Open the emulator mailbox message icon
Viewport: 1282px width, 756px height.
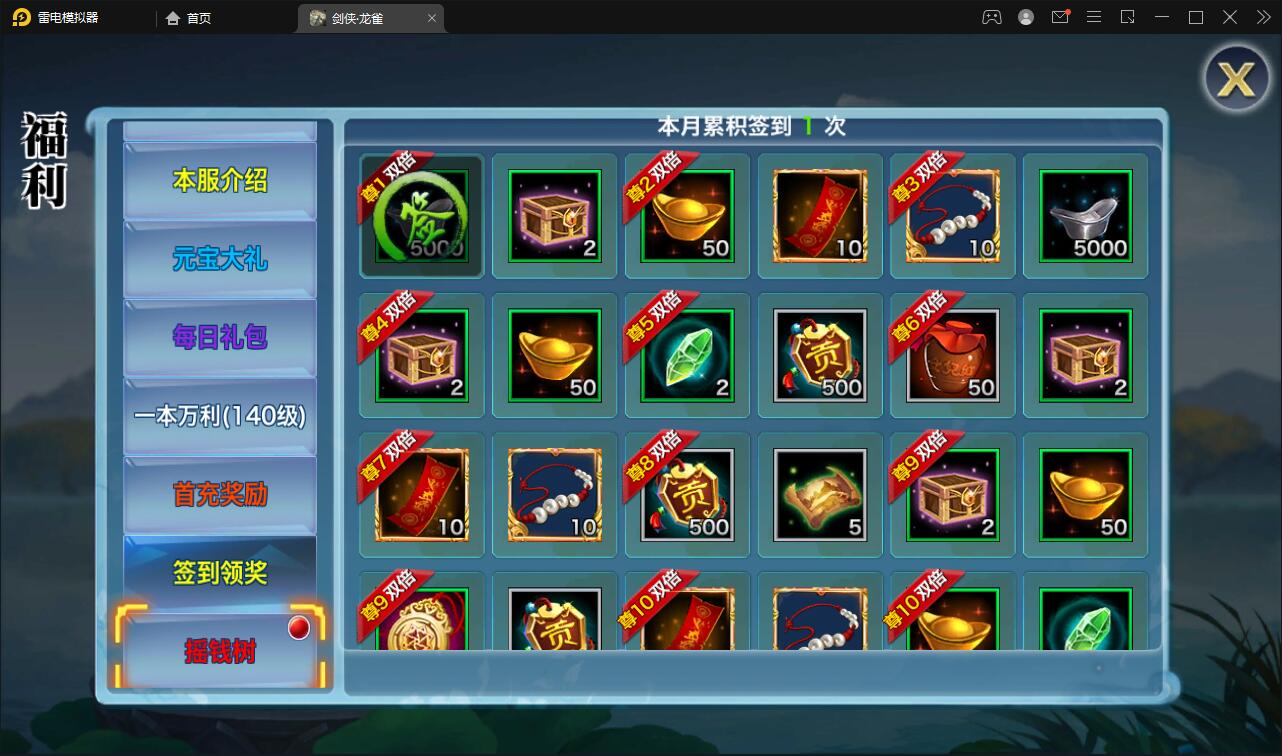[1060, 17]
